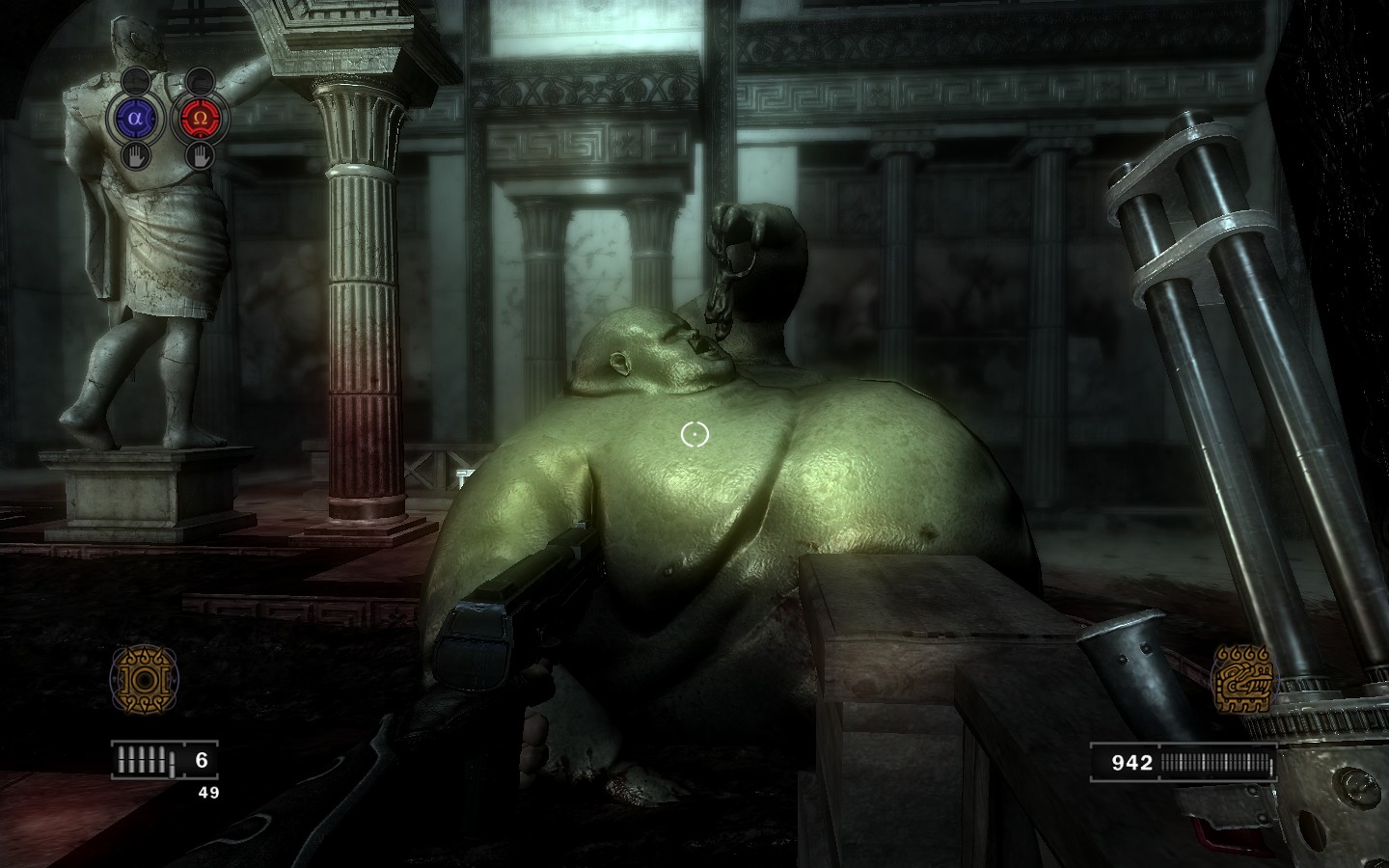Click the reserve ammo count 49
1389x868 pixels.
pyautogui.click(x=208, y=794)
